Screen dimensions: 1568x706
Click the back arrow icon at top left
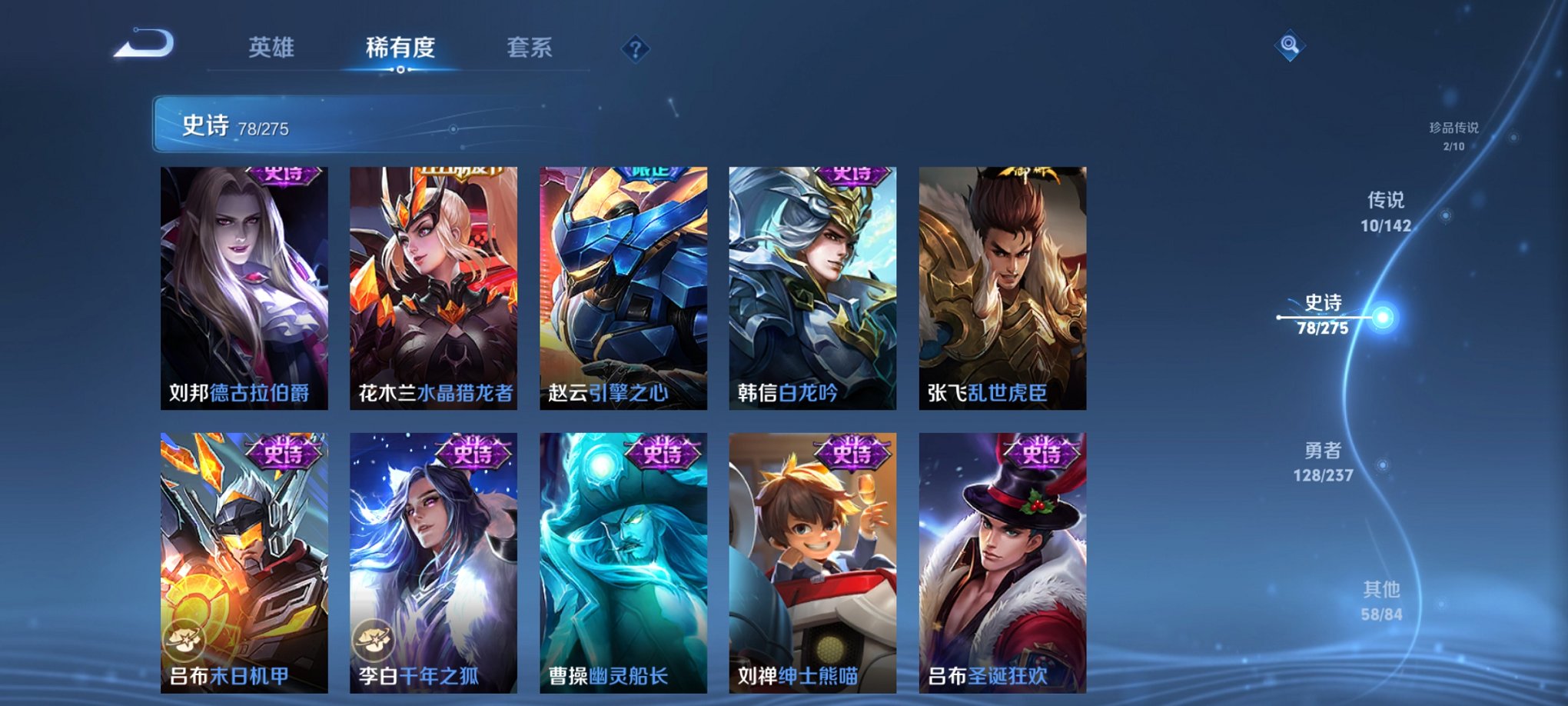pyautogui.click(x=143, y=46)
